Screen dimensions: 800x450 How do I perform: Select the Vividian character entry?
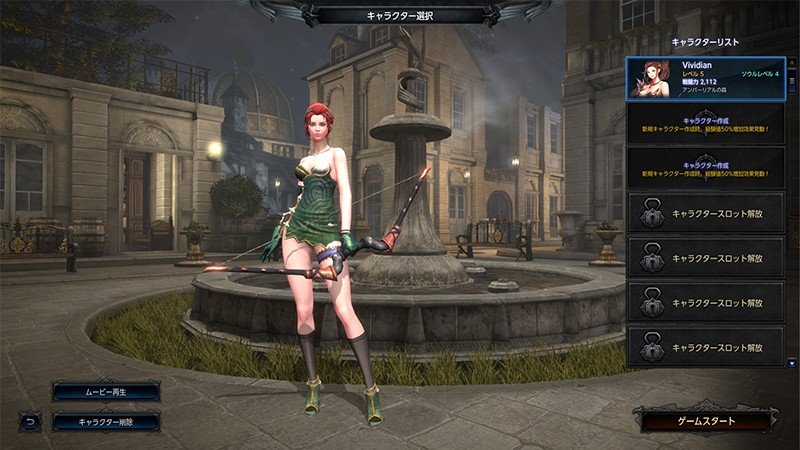706,79
